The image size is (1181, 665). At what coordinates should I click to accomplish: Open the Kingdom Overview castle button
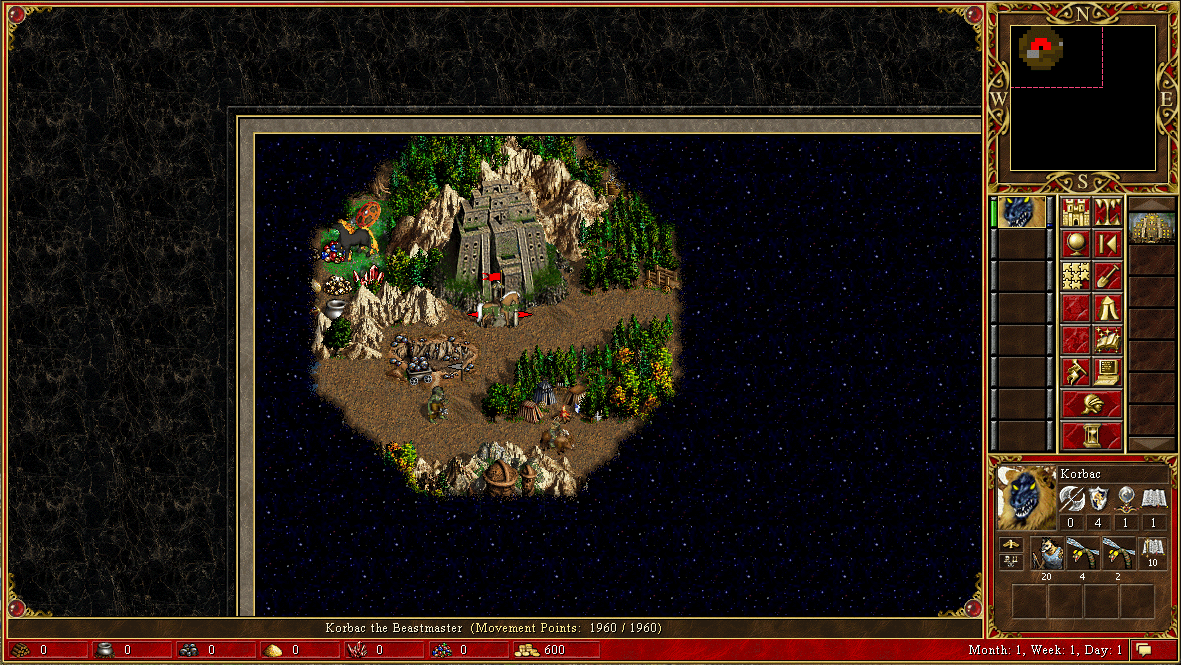1075,212
